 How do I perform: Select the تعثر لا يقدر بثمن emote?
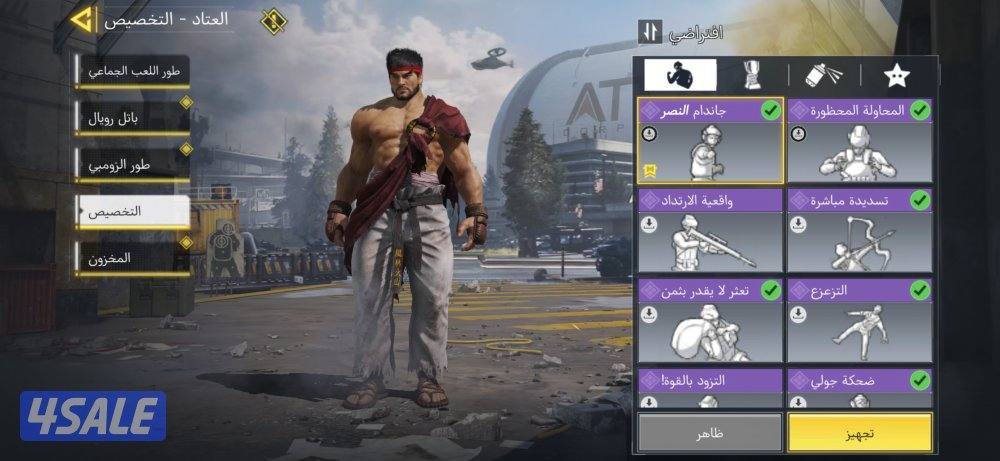[710, 320]
